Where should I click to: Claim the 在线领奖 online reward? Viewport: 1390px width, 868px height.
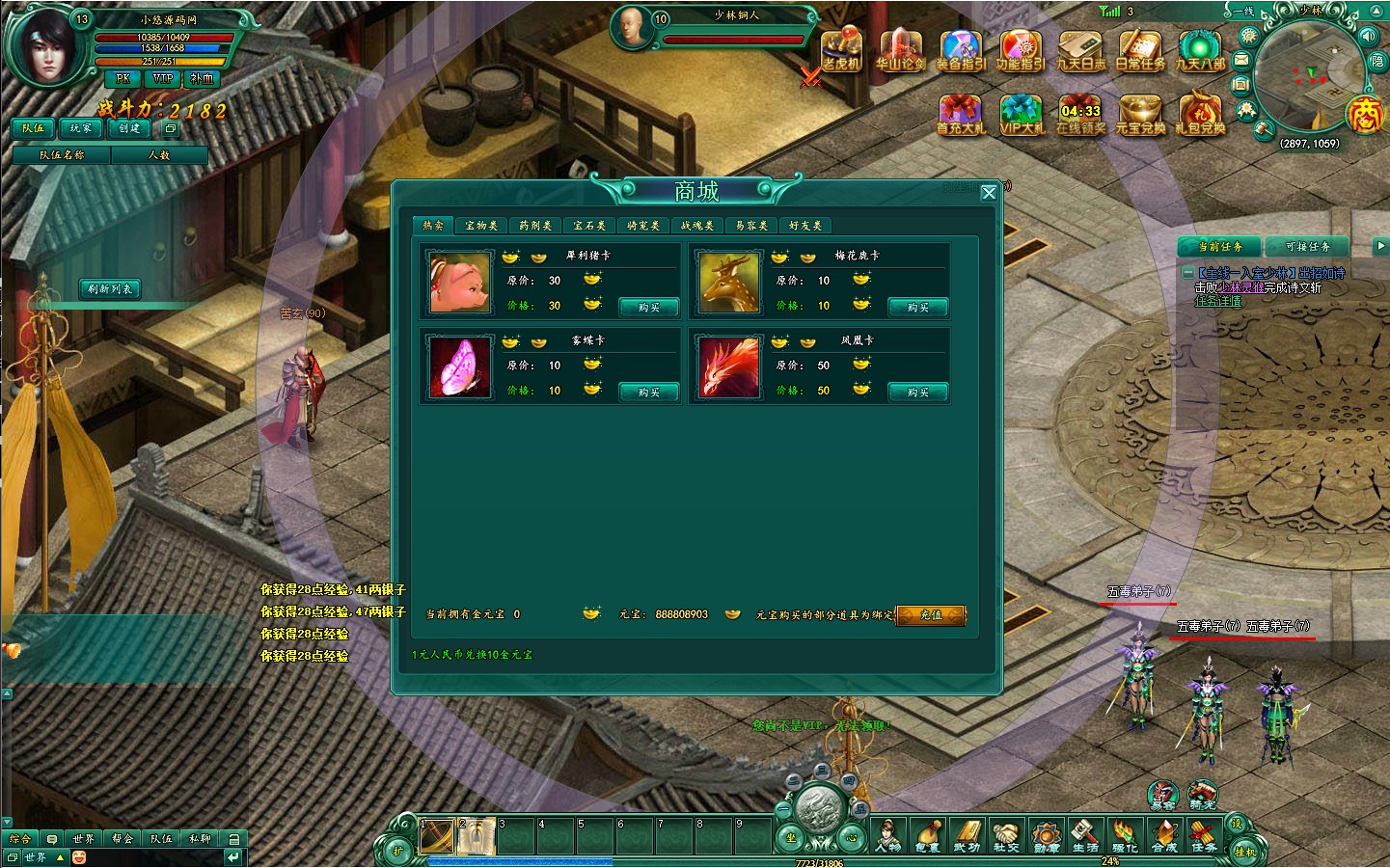(1080, 114)
